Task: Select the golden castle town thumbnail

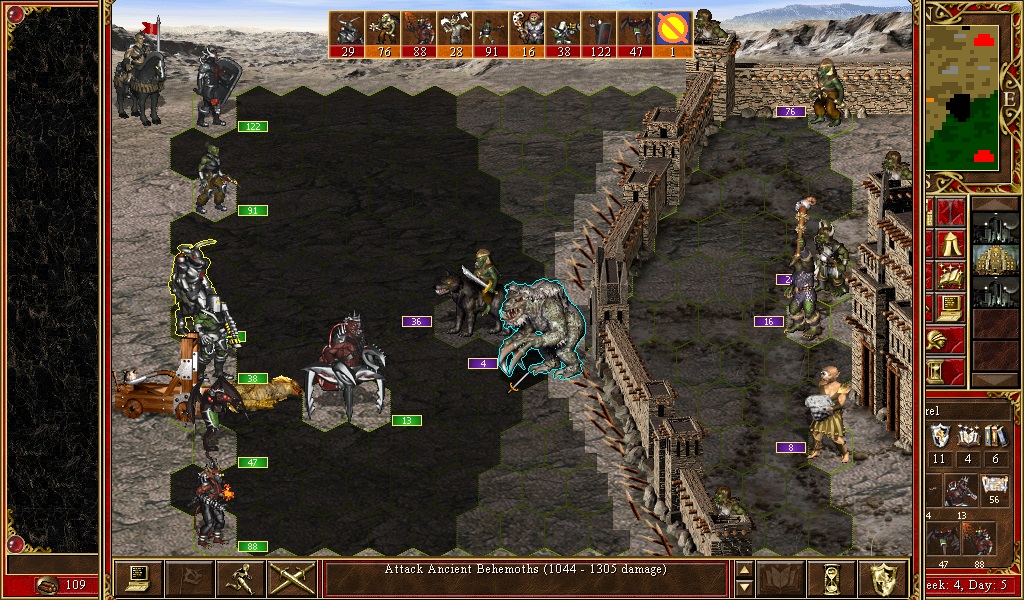Action: point(995,260)
